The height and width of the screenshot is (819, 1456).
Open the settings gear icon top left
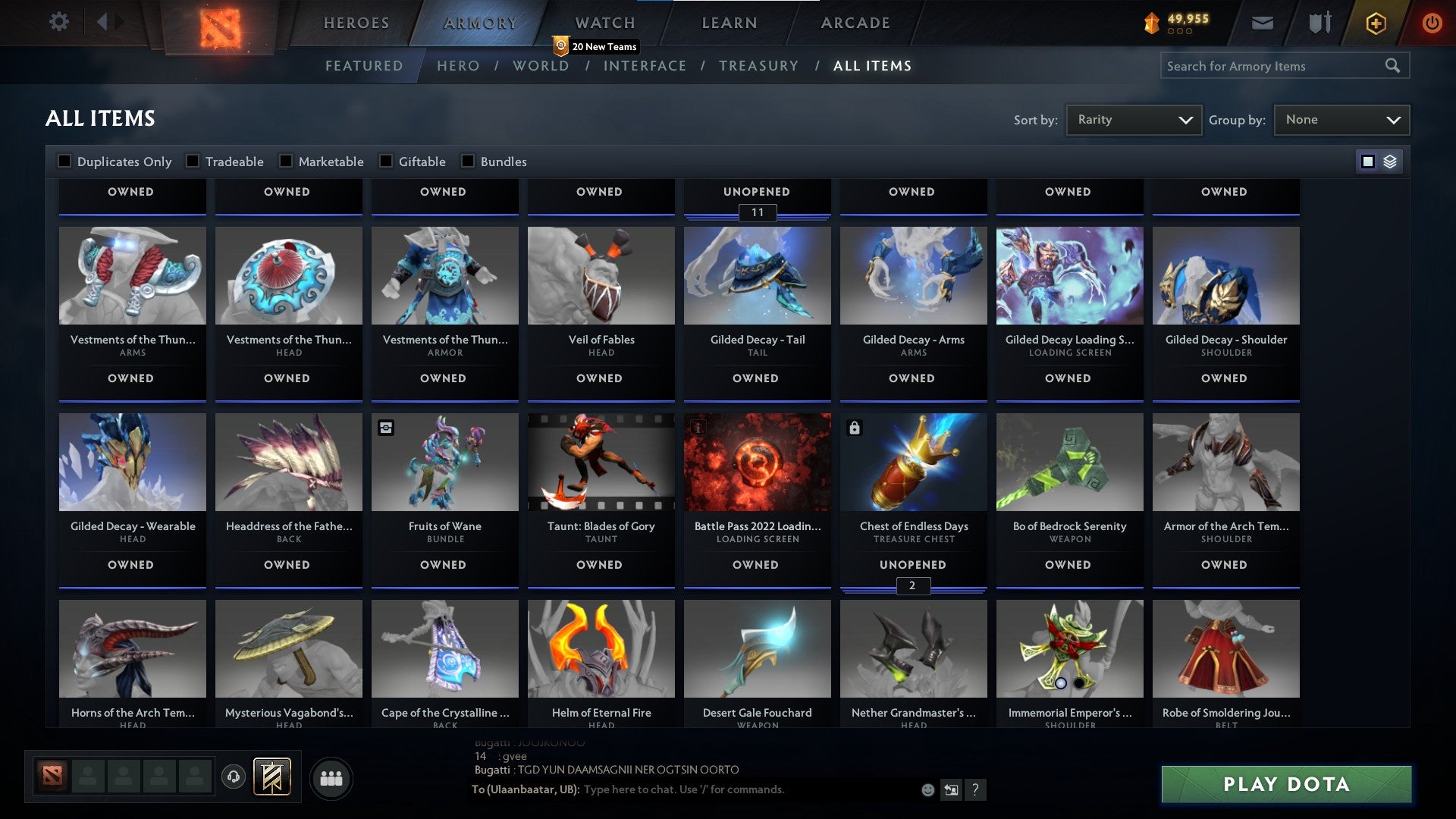(59, 22)
